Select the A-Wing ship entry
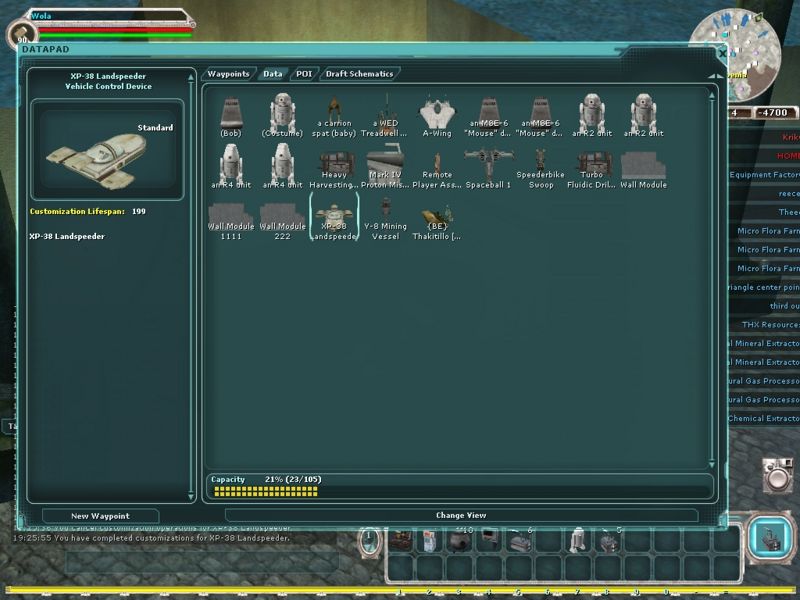 click(x=438, y=116)
